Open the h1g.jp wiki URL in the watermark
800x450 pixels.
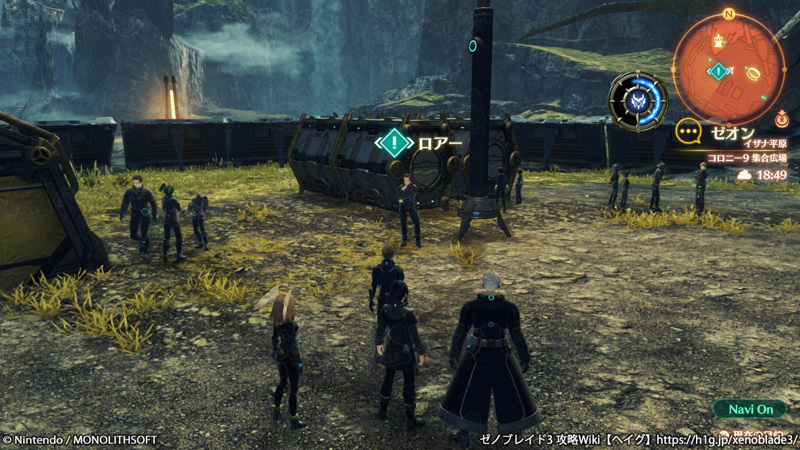click(735, 440)
